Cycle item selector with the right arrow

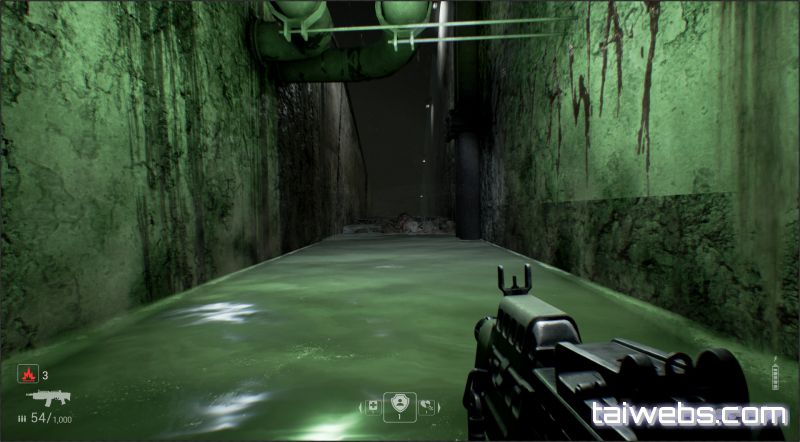439,407
